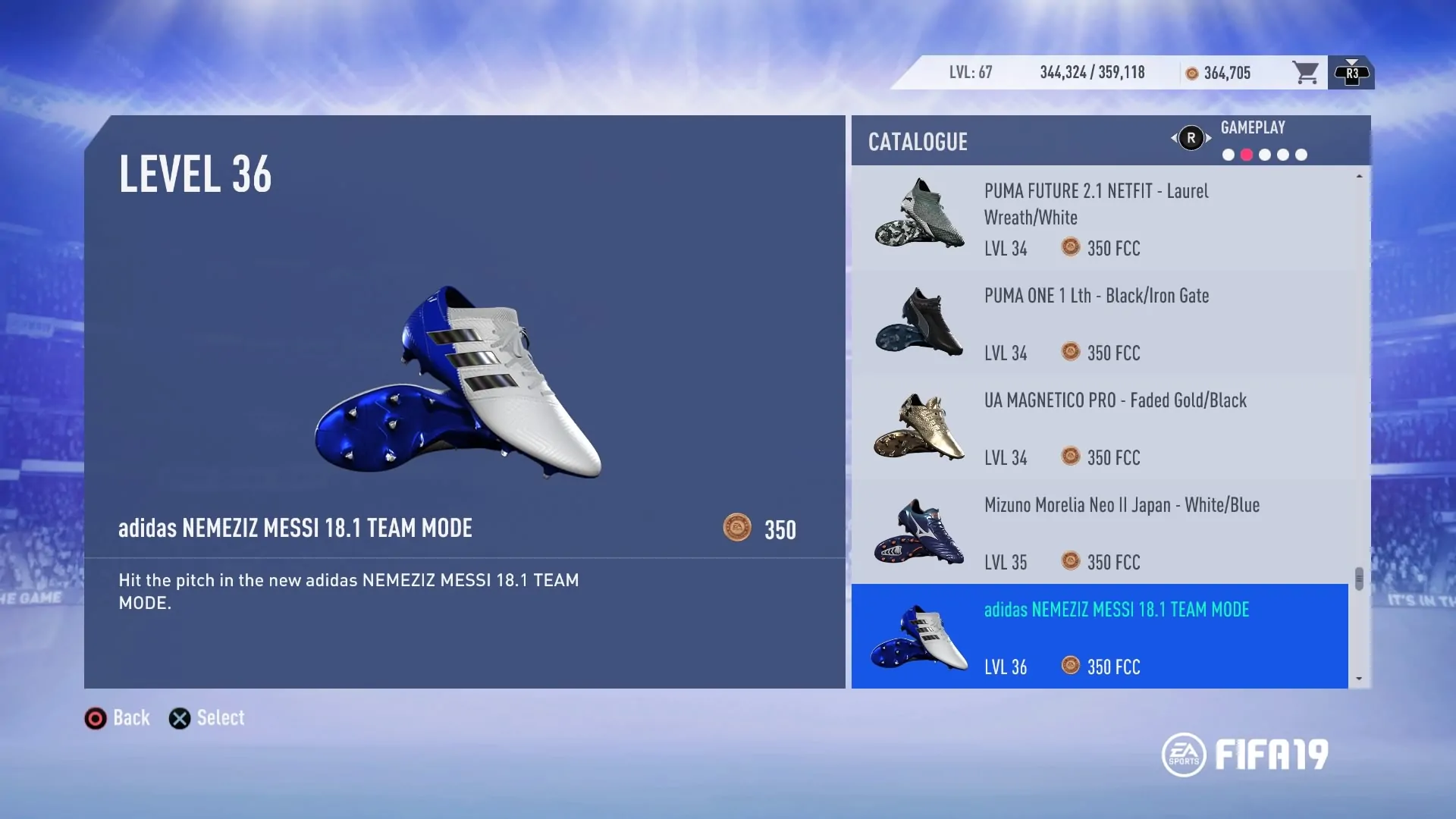Select the adidas NEMEZIZ MESSI 18.1 TEAM MODE item
This screenshot has height=819, width=1456.
1100,636
